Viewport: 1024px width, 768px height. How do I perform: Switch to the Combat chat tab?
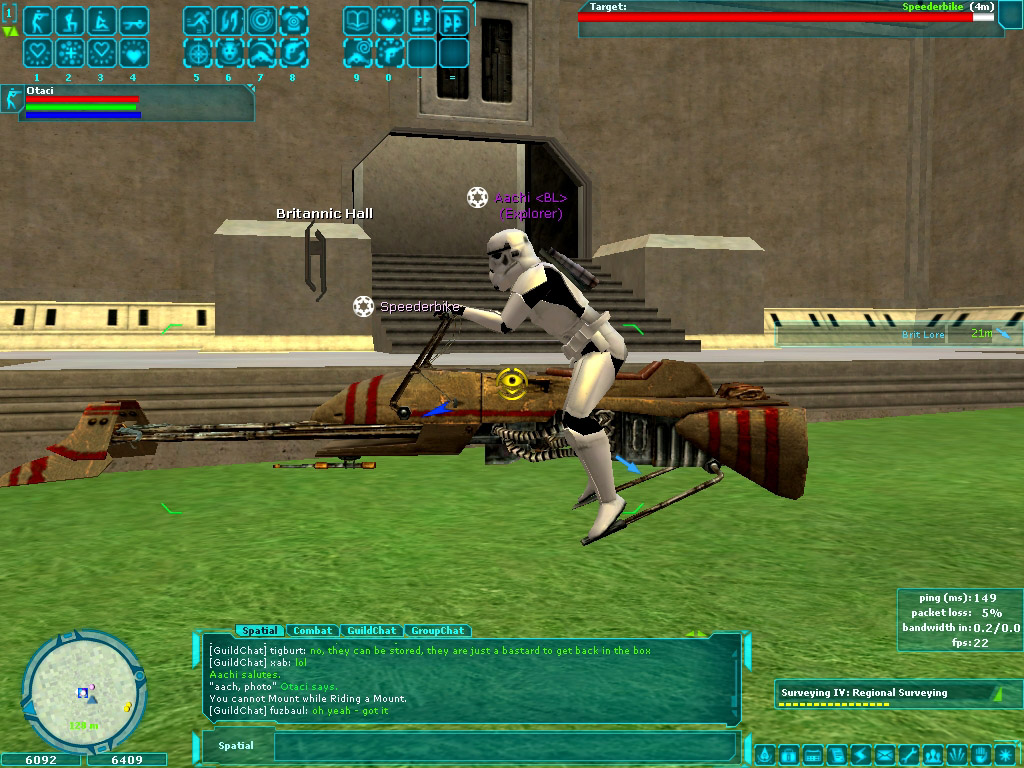pyautogui.click(x=312, y=631)
